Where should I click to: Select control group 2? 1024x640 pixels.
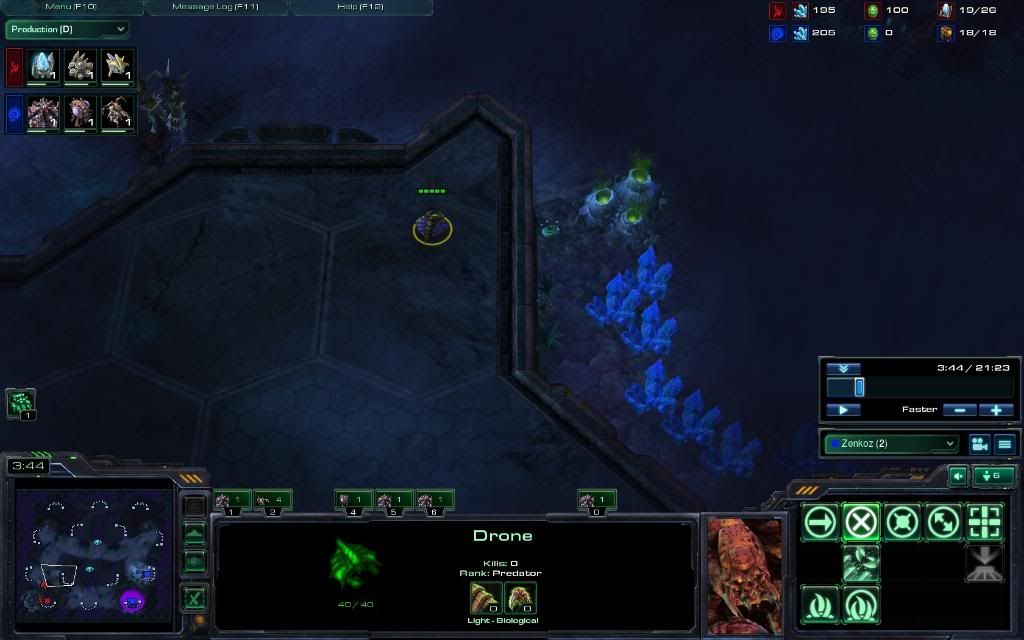[273, 500]
